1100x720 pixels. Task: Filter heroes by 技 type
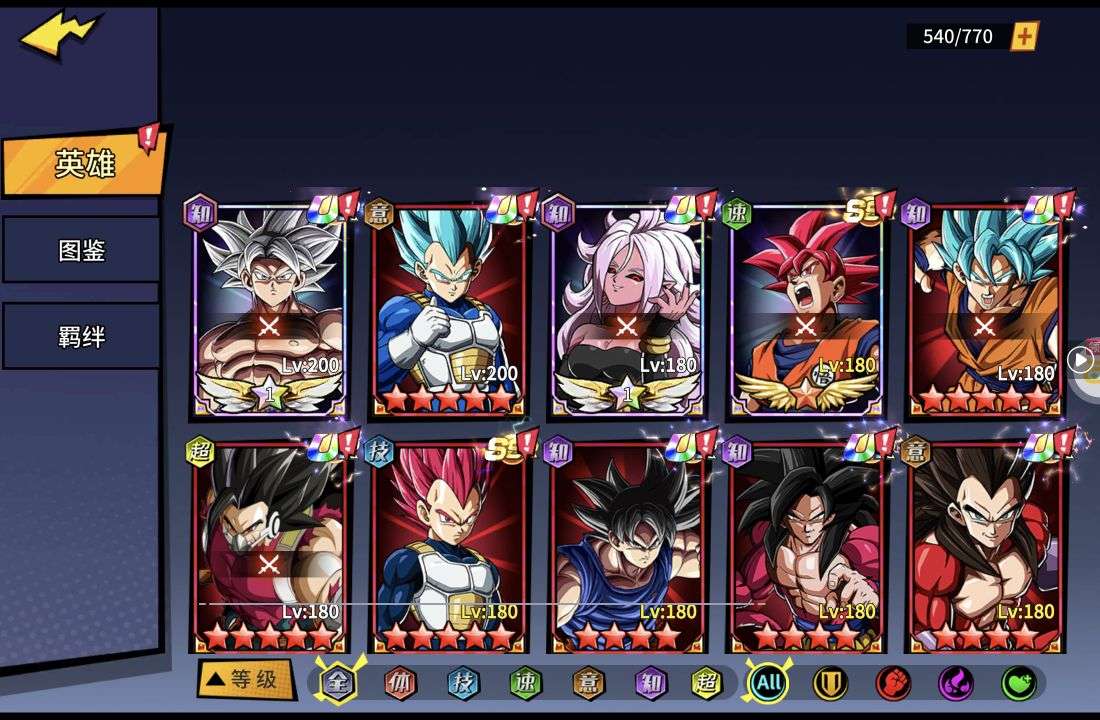pos(463,683)
